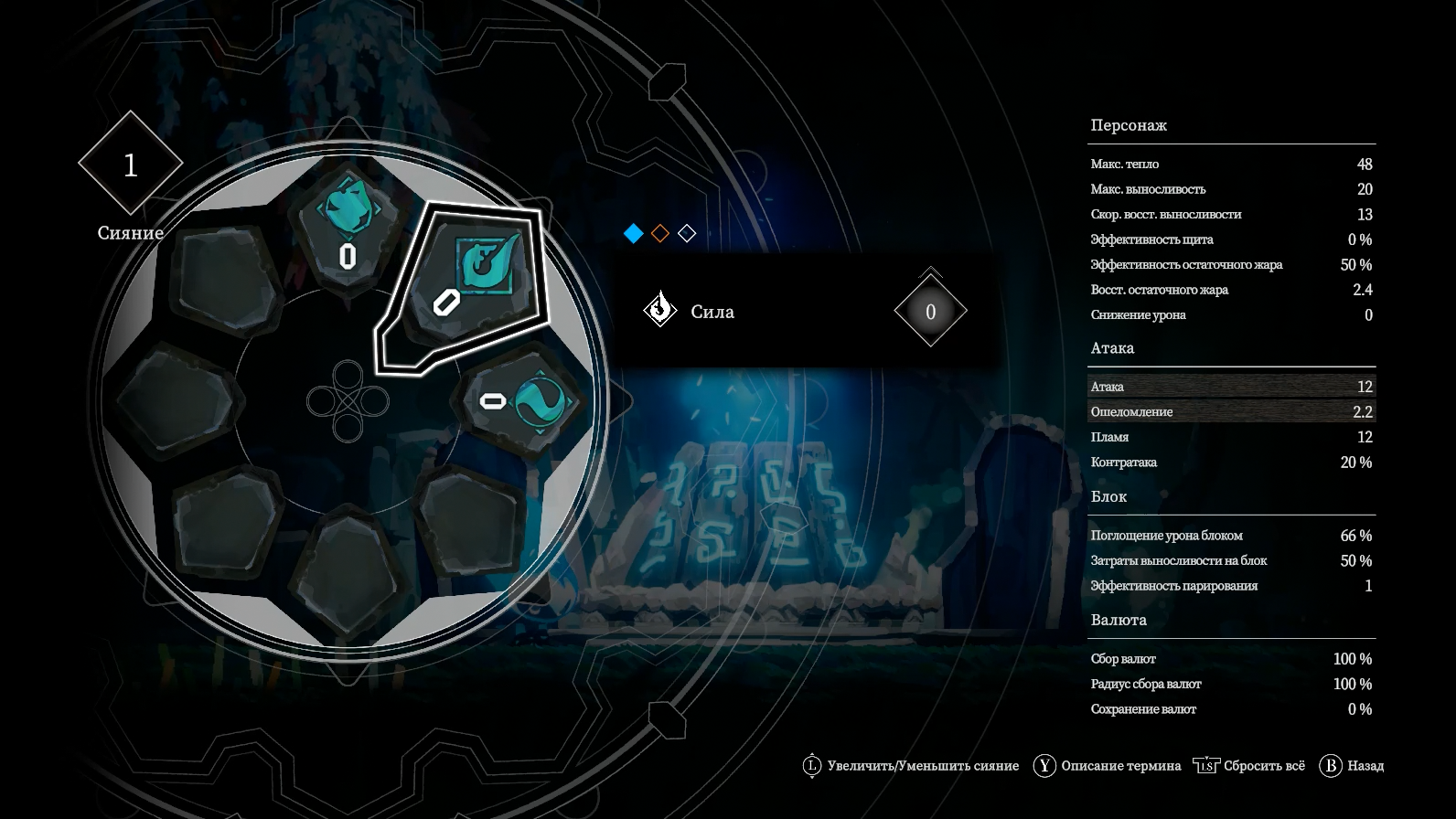Select the Макс. тепло stat row
Image resolution: width=1456 pixels, height=819 pixels.
(x=1231, y=165)
